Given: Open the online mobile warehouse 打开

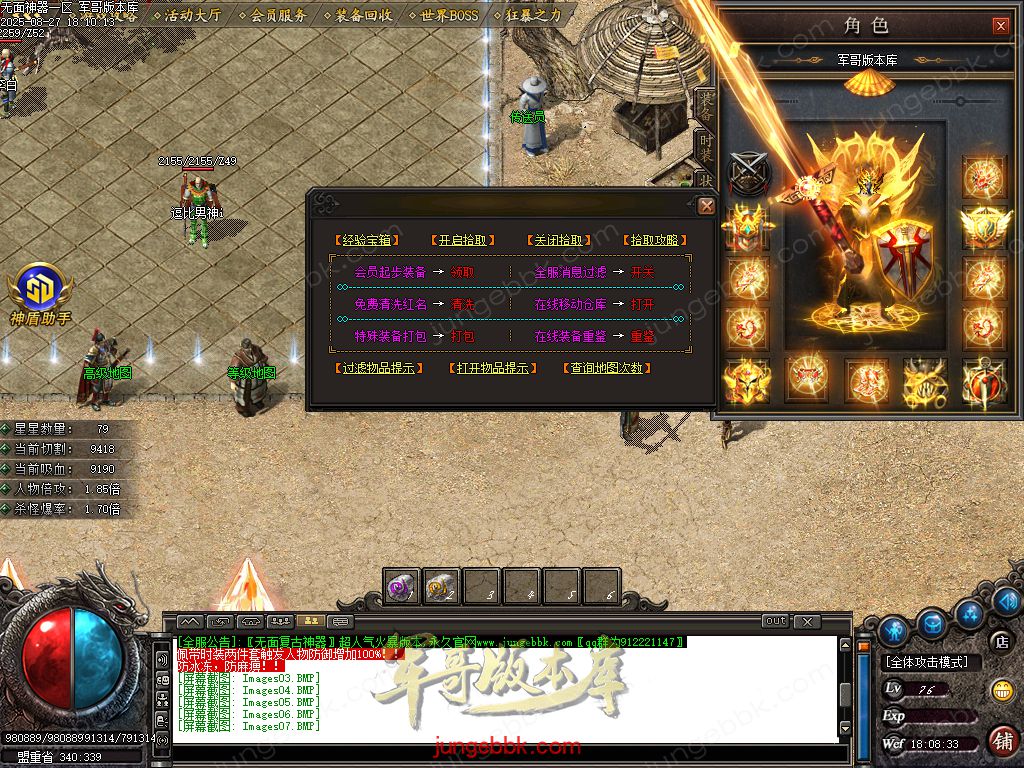Looking at the screenshot, I should pyautogui.click(x=643, y=304).
